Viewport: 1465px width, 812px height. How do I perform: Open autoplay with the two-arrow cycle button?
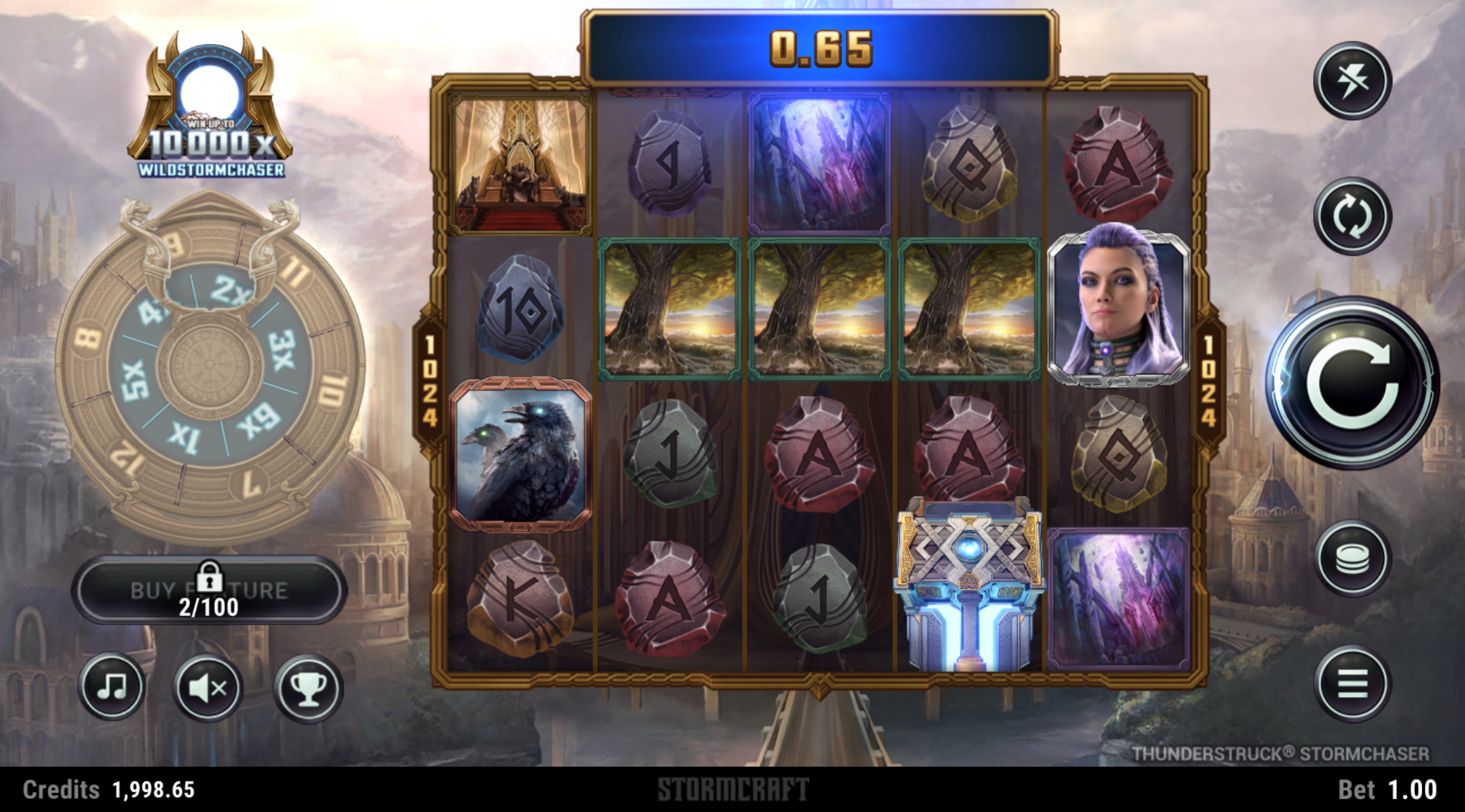[x=1352, y=216]
